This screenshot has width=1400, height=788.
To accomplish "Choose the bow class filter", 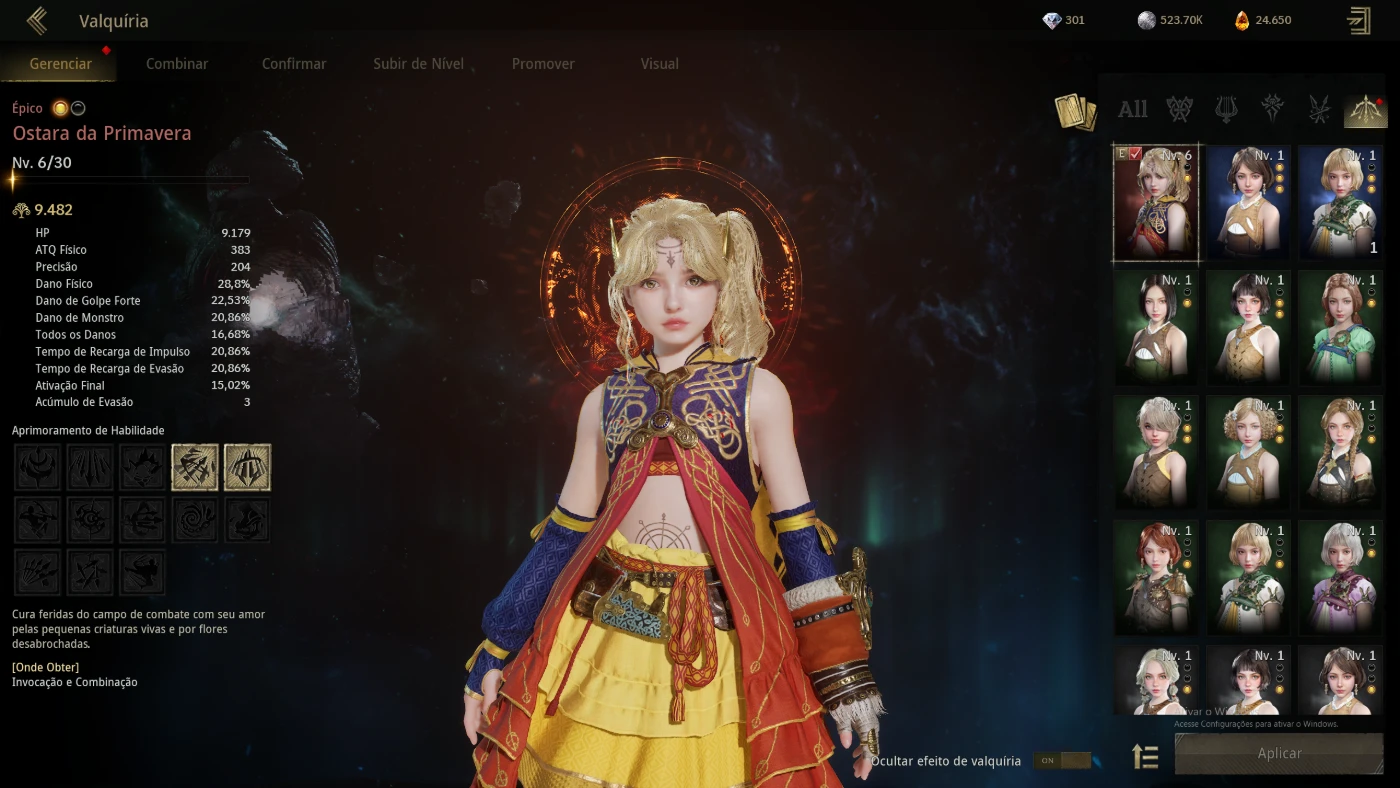I will 1364,109.
